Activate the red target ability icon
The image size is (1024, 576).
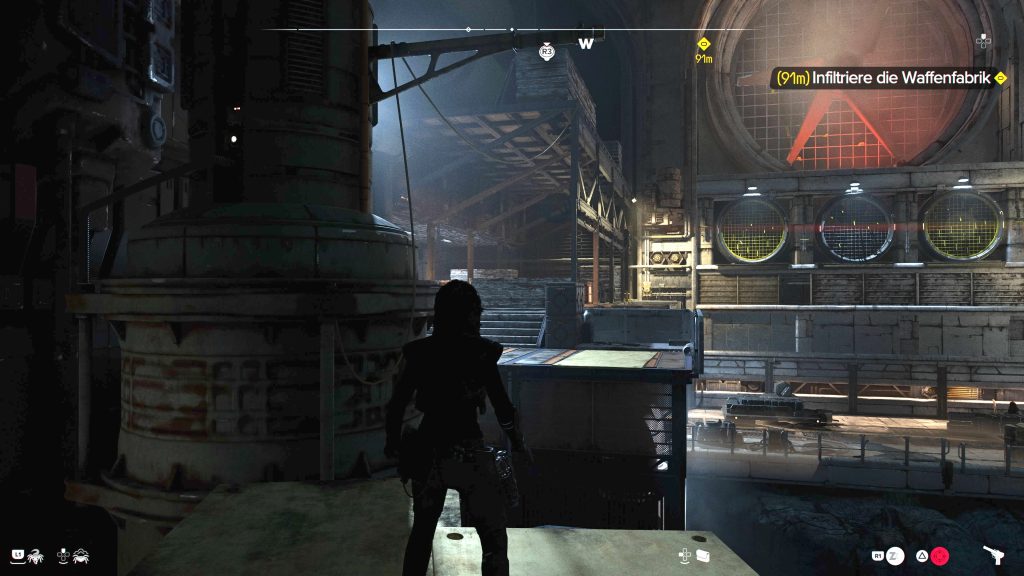[940, 555]
